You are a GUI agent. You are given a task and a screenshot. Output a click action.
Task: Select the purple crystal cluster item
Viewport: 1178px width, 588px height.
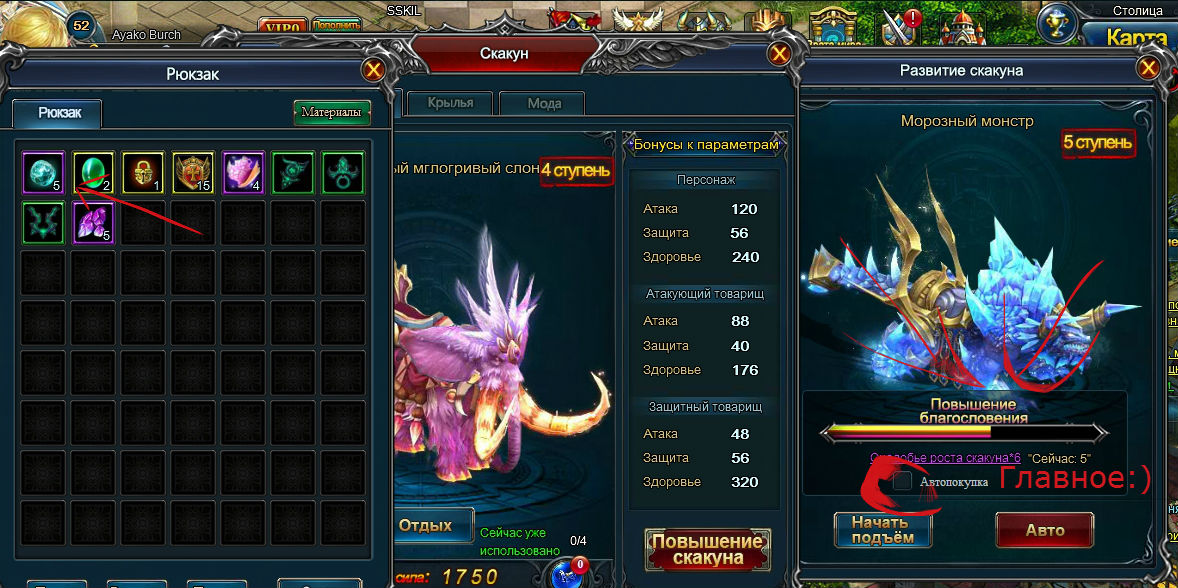click(93, 222)
